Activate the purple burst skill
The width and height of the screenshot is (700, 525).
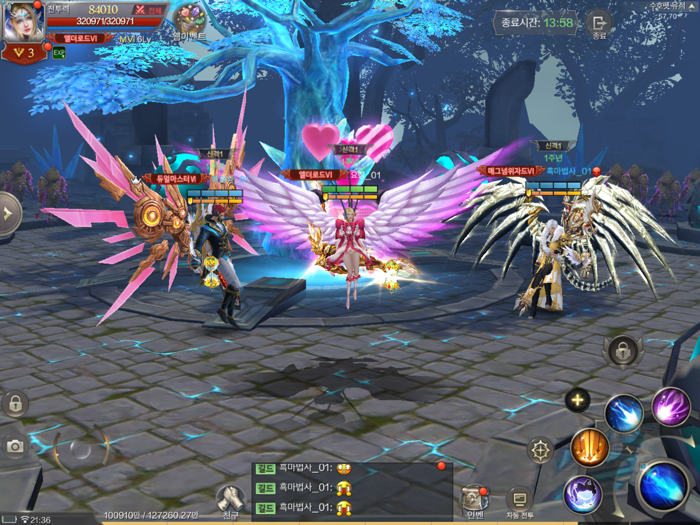click(x=671, y=407)
